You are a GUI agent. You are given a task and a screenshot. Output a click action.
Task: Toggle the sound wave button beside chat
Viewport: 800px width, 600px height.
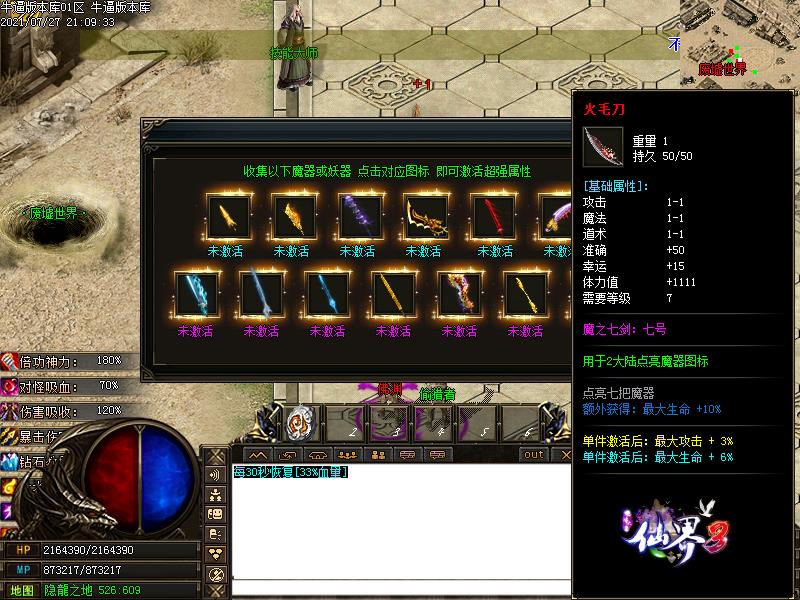pyautogui.click(x=216, y=476)
